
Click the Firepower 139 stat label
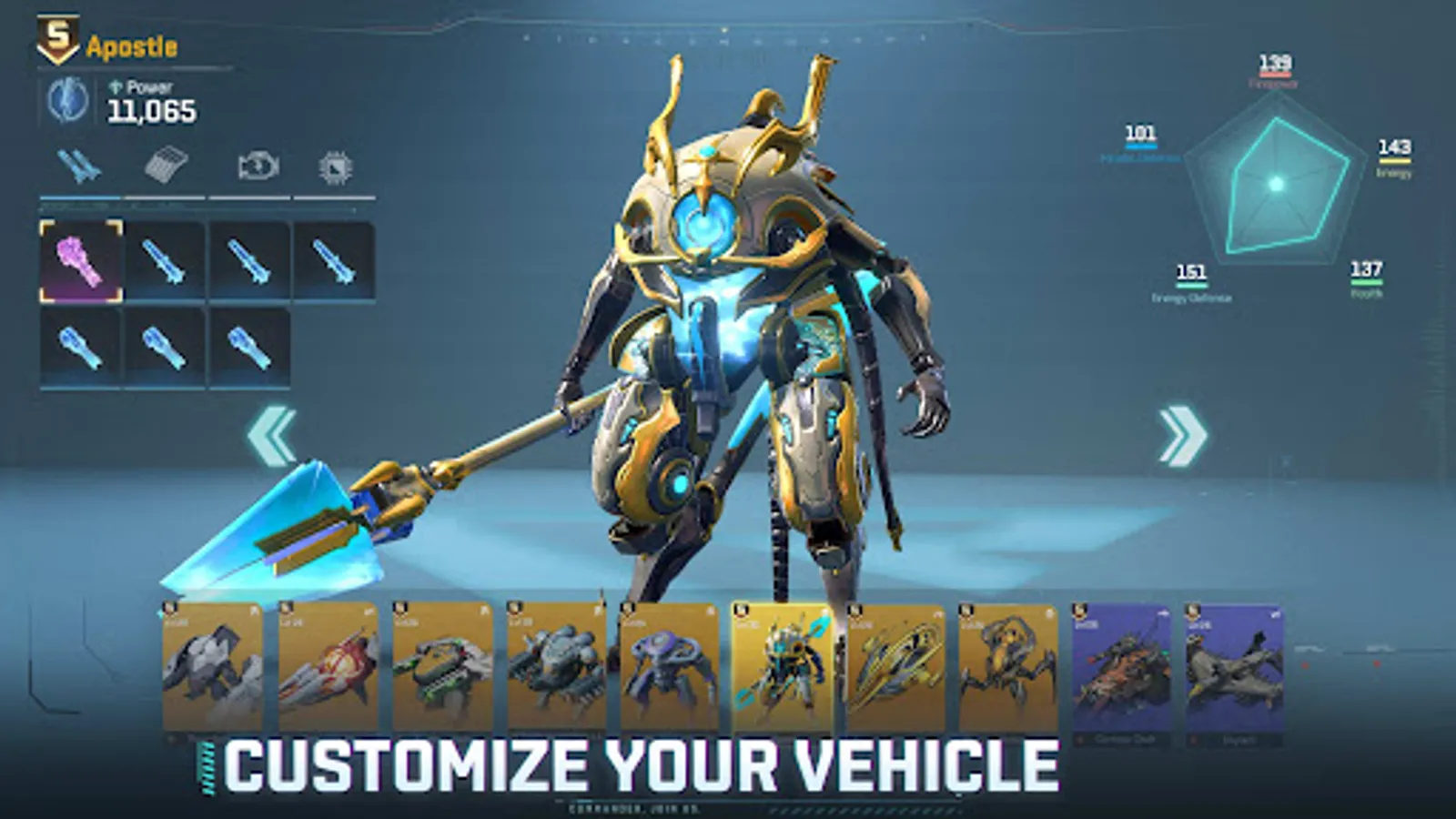[x=1274, y=66]
